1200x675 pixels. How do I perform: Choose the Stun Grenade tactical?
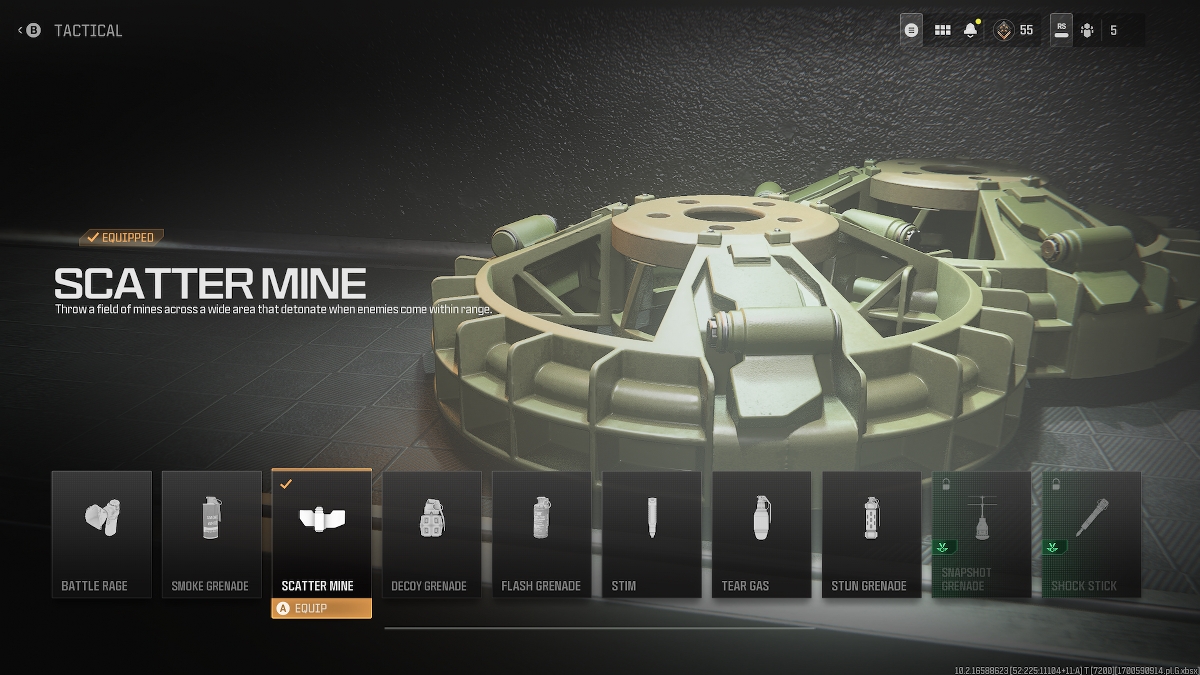click(x=872, y=534)
